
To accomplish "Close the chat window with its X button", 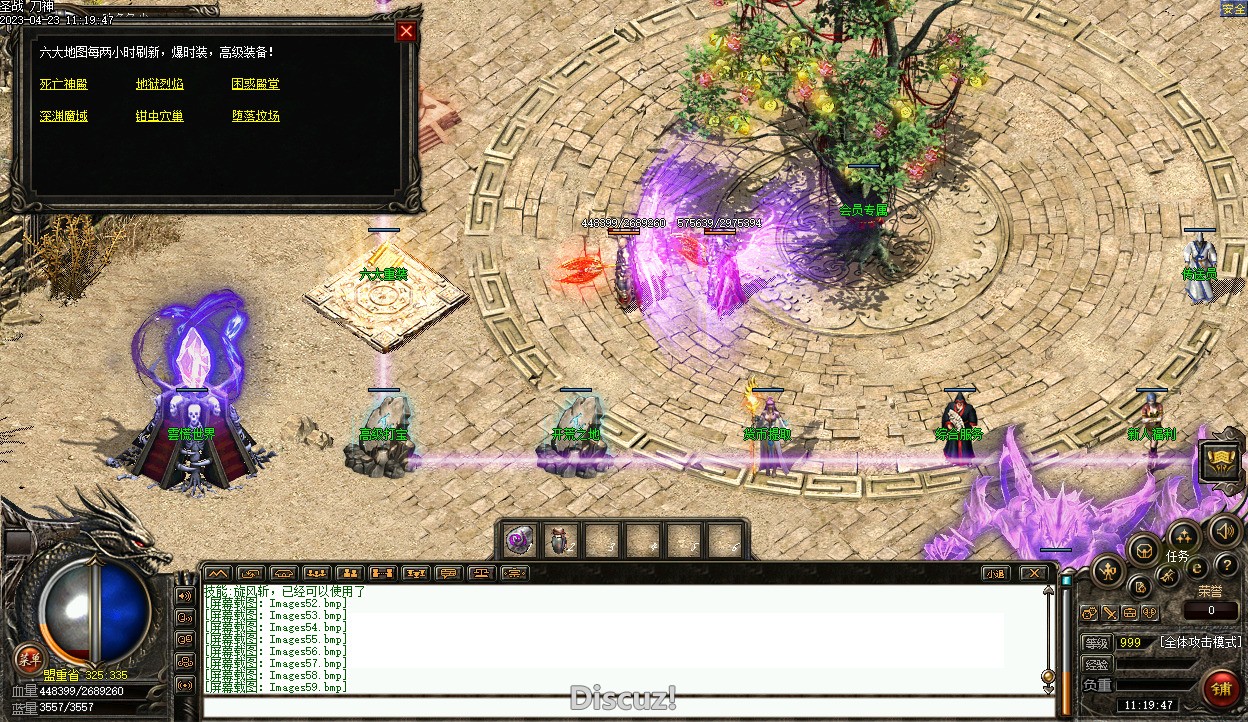I will click(1034, 573).
